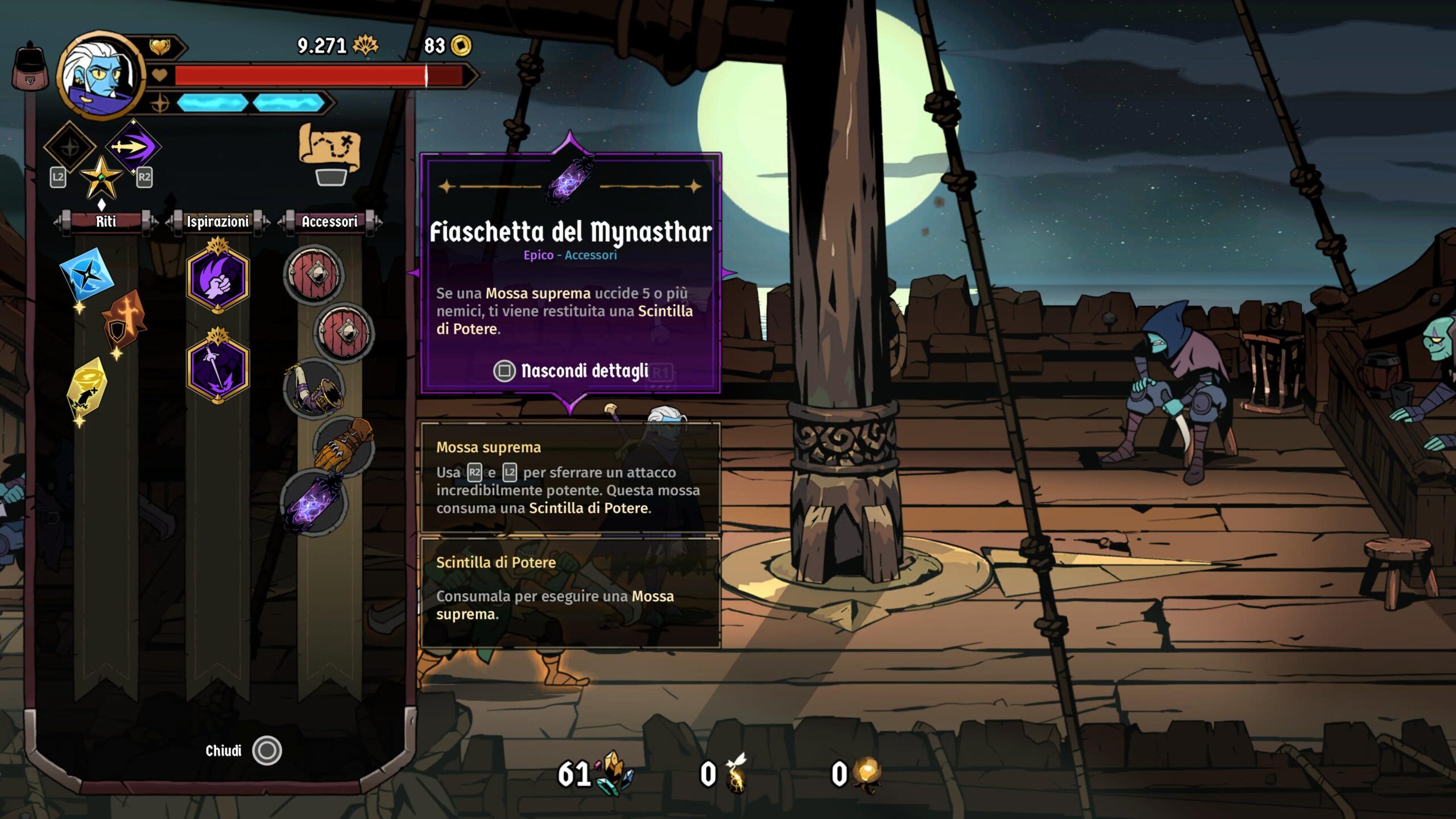Open the treasure map scroll
Image resolution: width=1456 pixels, height=819 pixels.
[x=330, y=148]
